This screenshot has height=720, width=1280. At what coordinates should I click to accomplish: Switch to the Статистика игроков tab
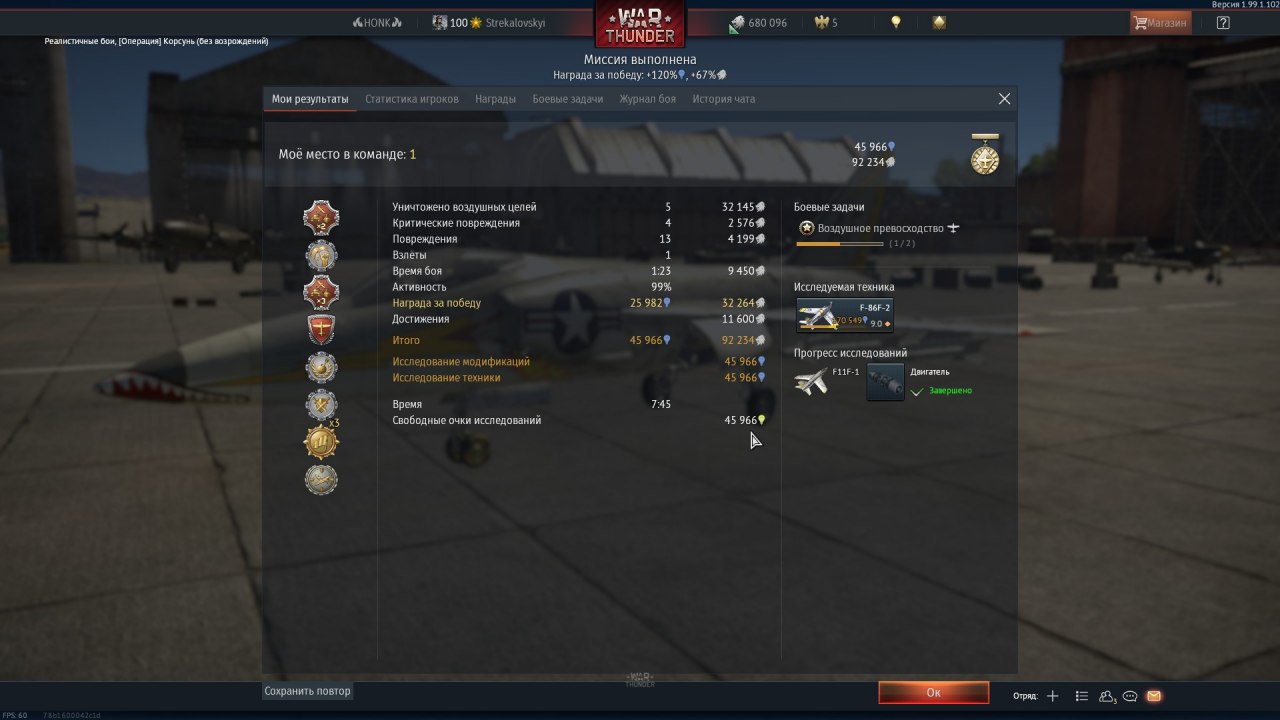coord(412,99)
